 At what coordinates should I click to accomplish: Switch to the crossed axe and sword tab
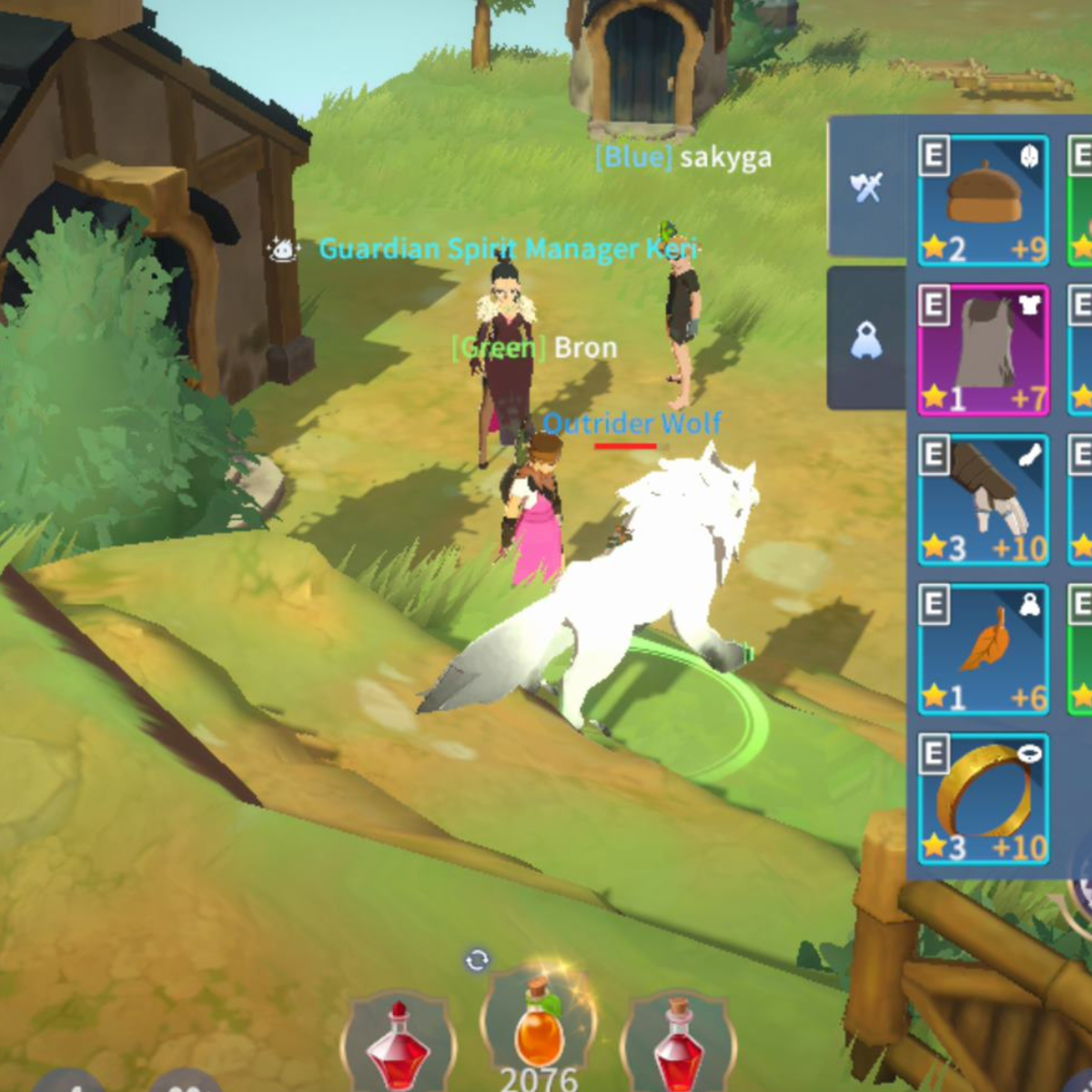pos(866,187)
